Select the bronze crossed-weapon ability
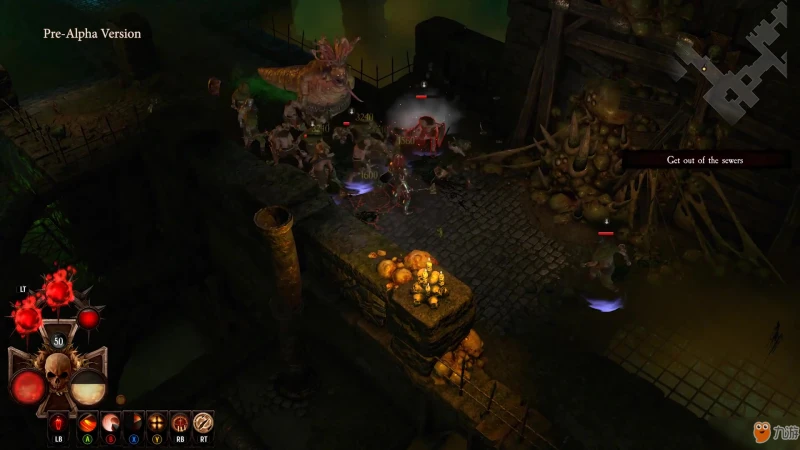Image resolution: width=800 pixels, height=450 pixels. click(x=204, y=423)
